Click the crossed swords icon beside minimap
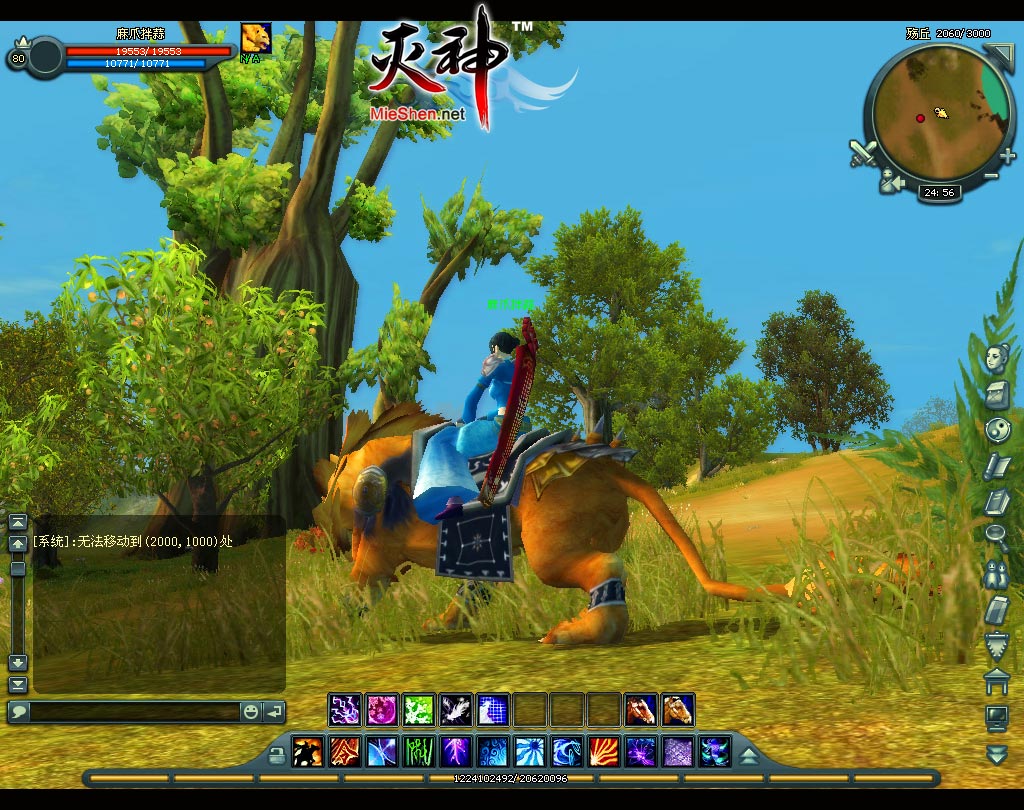The image size is (1024, 810). point(863,153)
